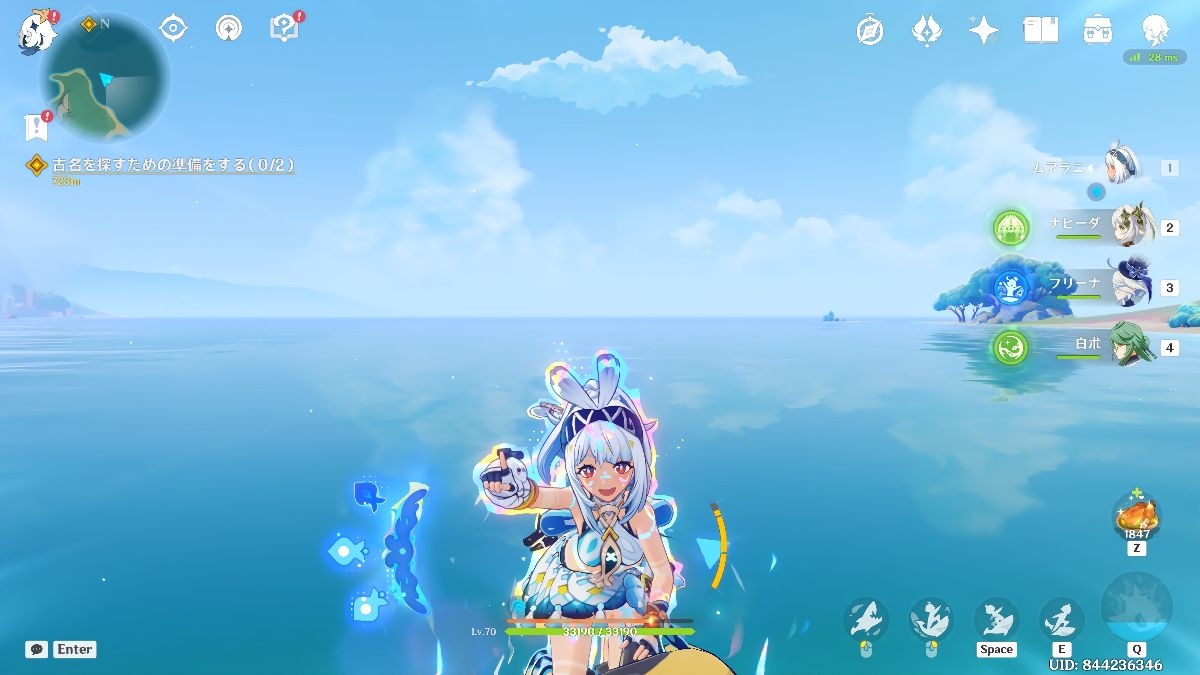Open the four-point star Wish icon

click(983, 30)
